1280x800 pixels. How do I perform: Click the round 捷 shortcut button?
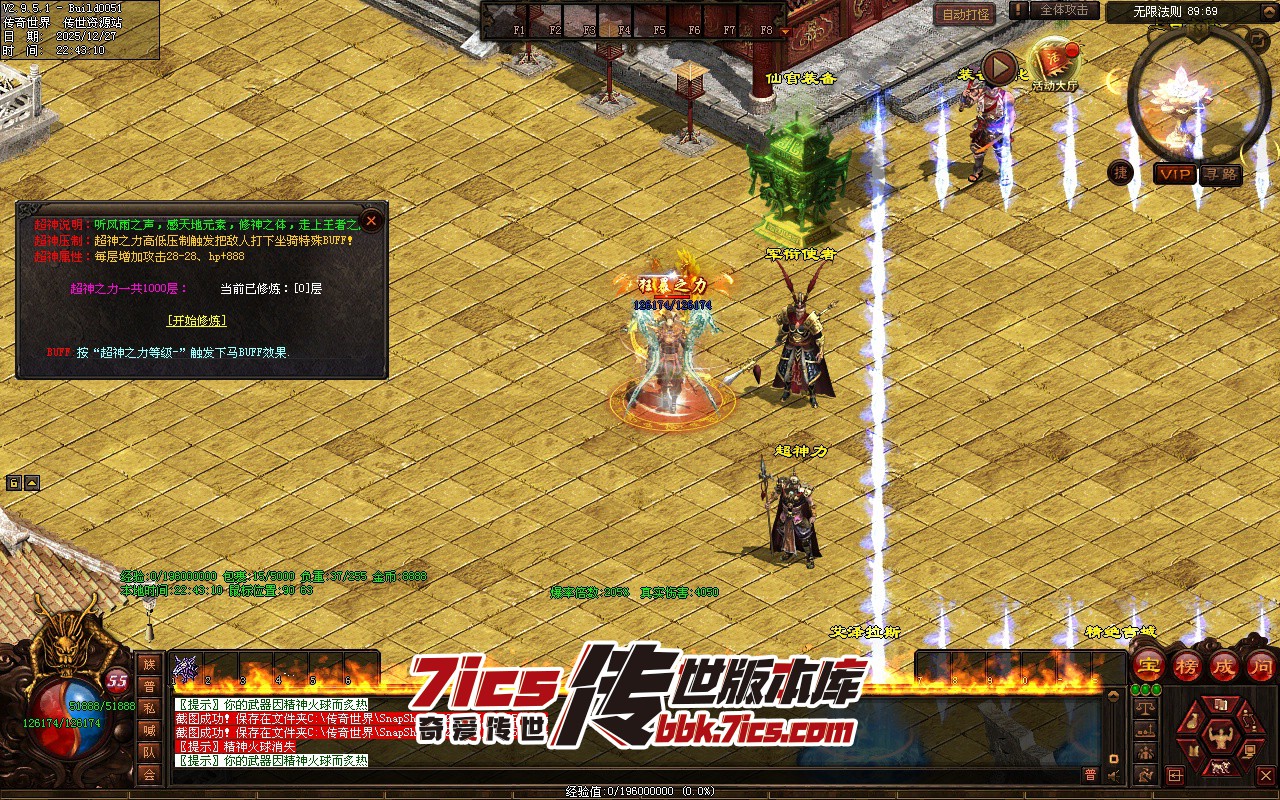[x=1121, y=173]
